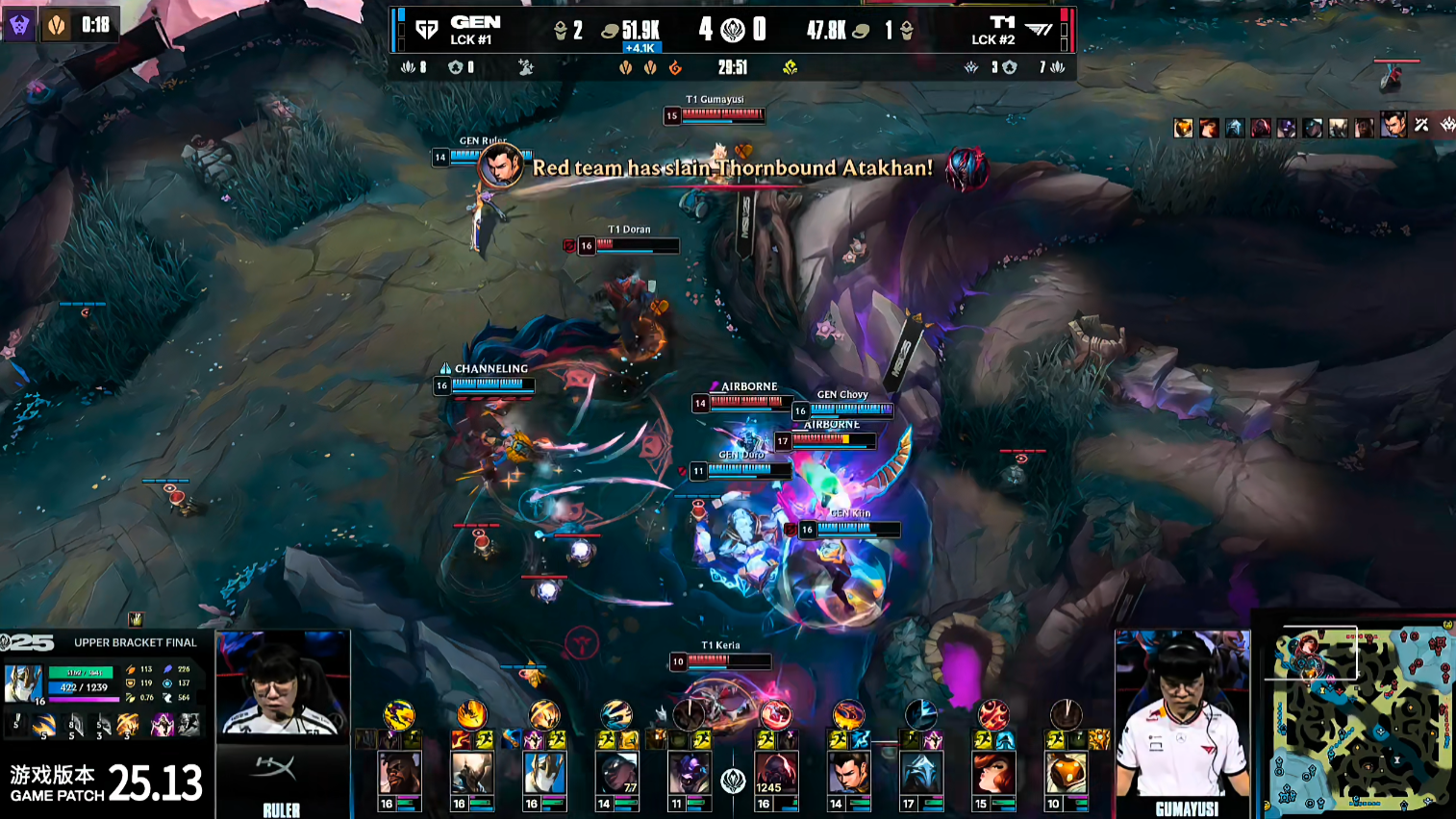Screen dimensions: 1456x819
Task: Select Azir's portrait in the bottom champion bar
Action: 543,773
